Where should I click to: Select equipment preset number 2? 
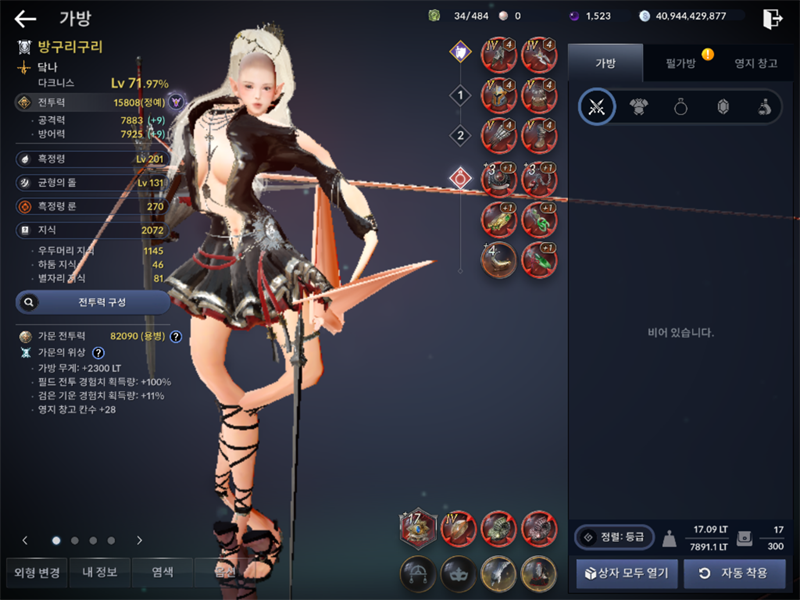[x=460, y=135]
